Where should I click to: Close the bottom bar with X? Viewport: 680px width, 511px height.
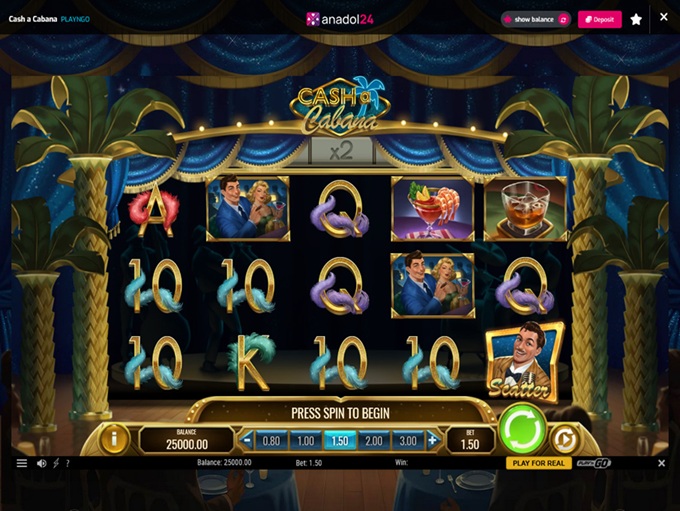[x=661, y=463]
